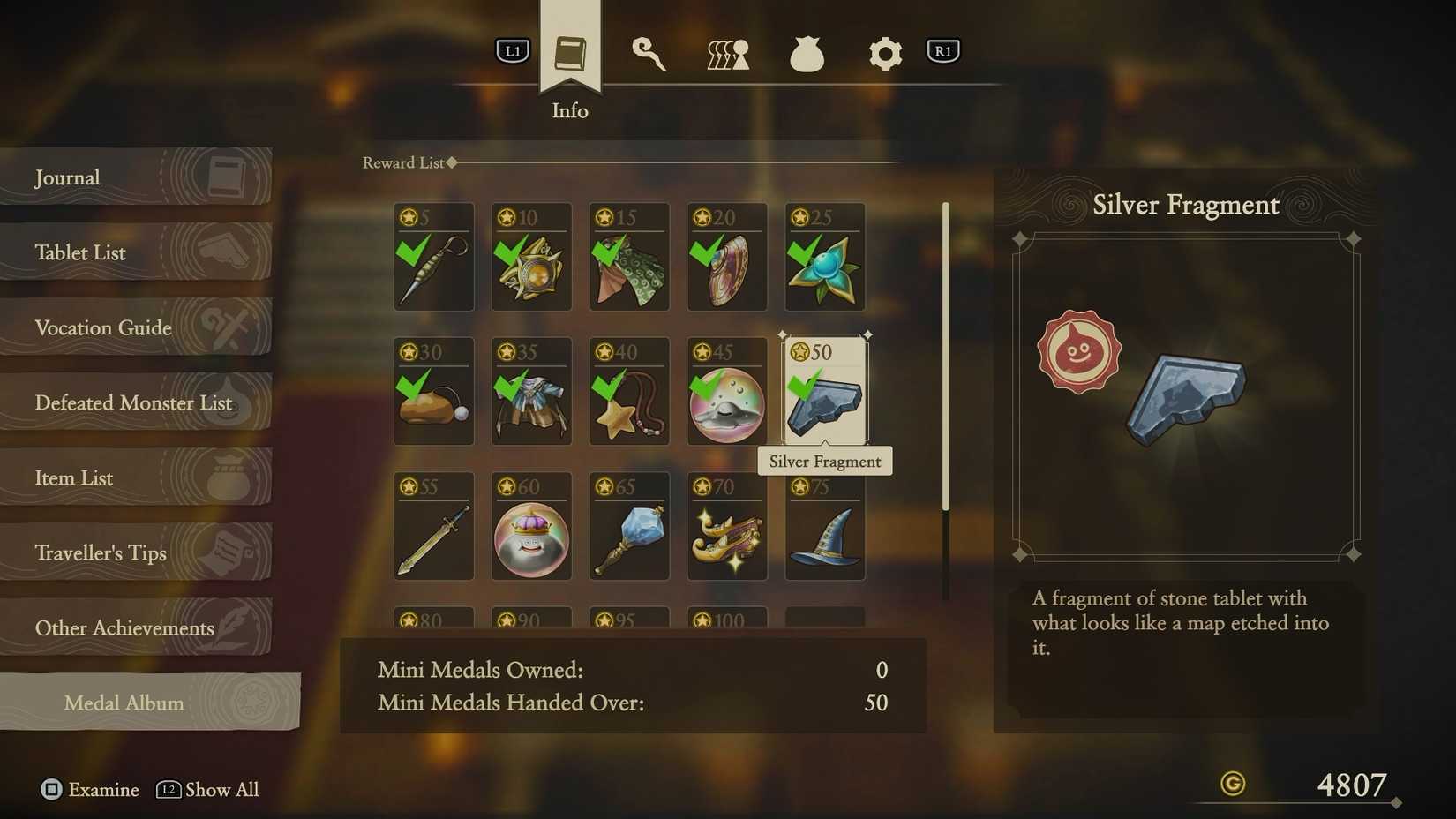The image size is (1456, 819).
Task: Switch to the item bag tab
Action: (807, 54)
